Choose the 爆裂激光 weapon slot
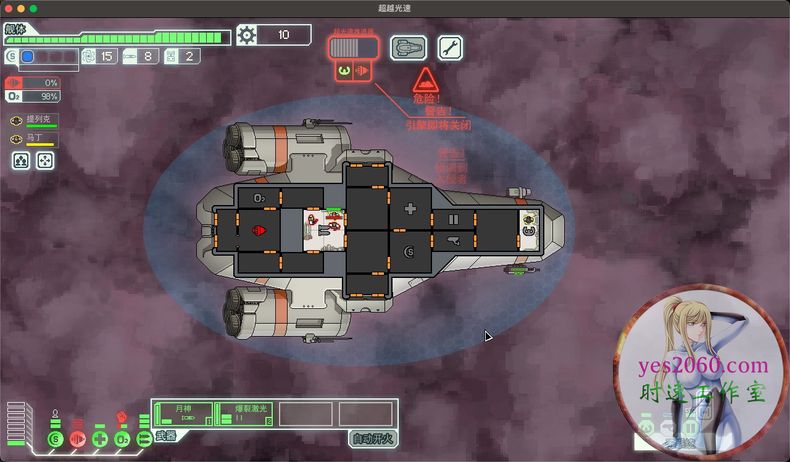Screen dimensions: 790x462 245,414
